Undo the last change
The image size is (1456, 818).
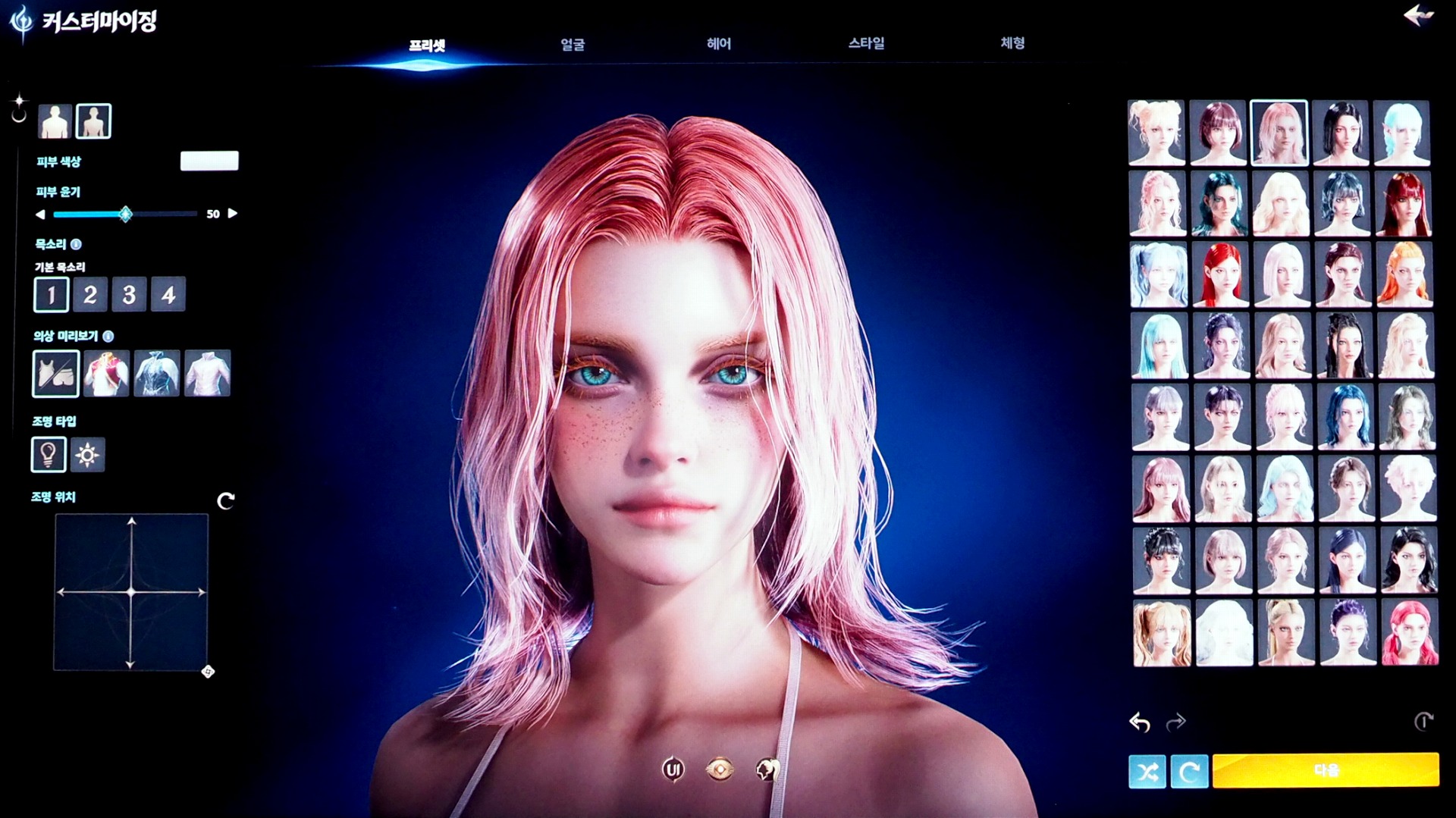point(1139,722)
